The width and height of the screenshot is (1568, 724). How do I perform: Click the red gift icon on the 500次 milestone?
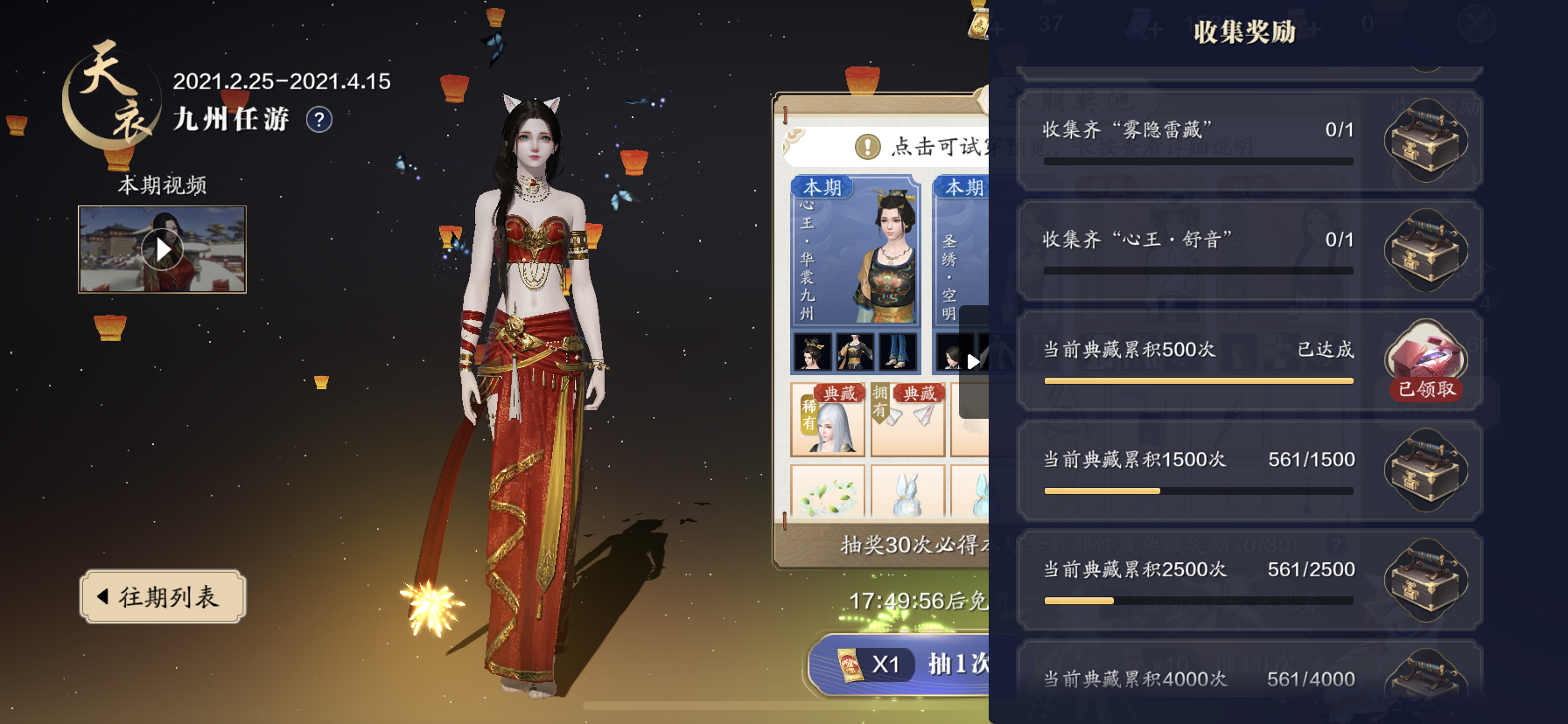point(1426,357)
